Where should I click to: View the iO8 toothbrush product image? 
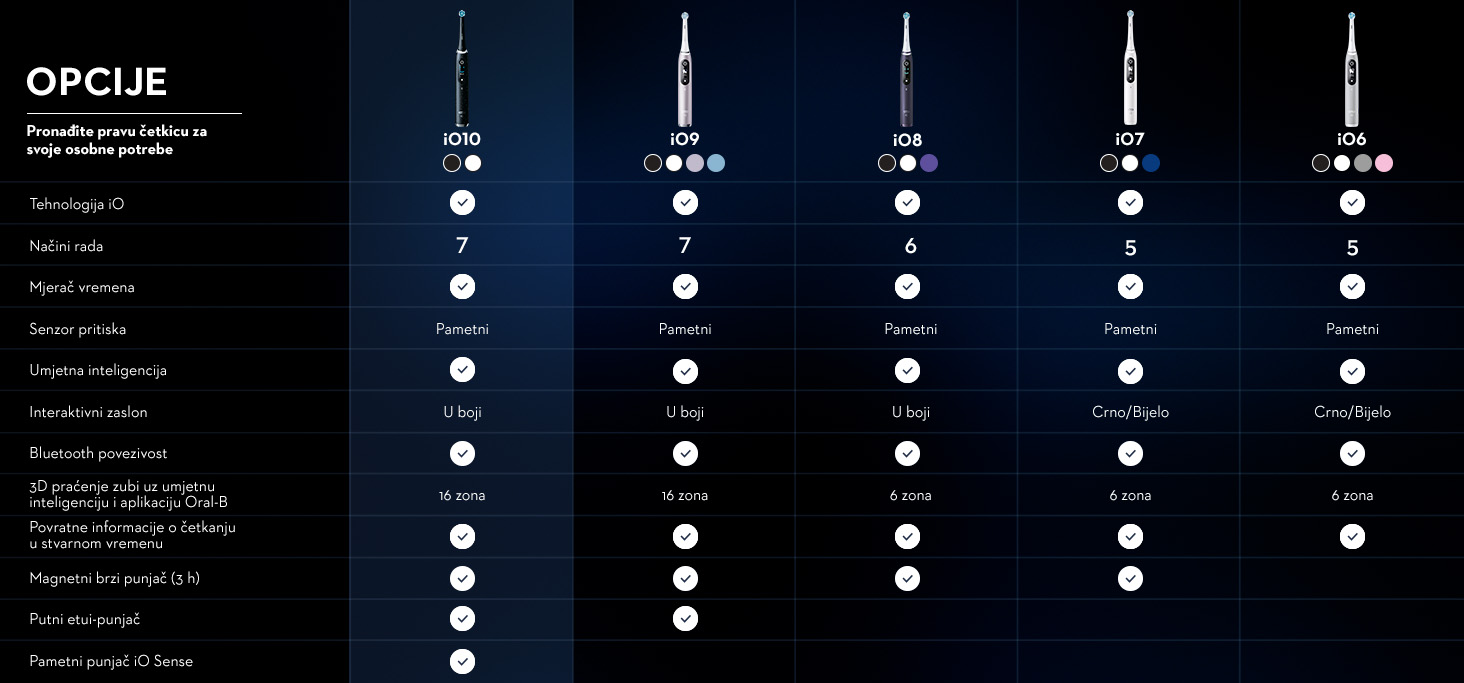click(x=907, y=68)
